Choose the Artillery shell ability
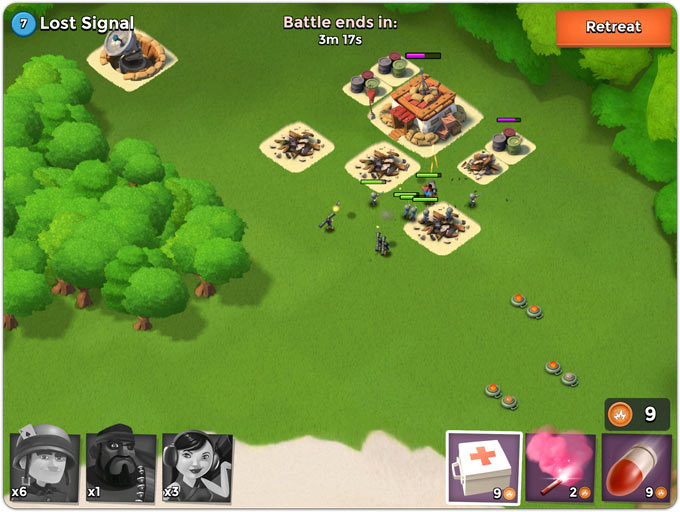This screenshot has width=680, height=512. click(x=636, y=467)
